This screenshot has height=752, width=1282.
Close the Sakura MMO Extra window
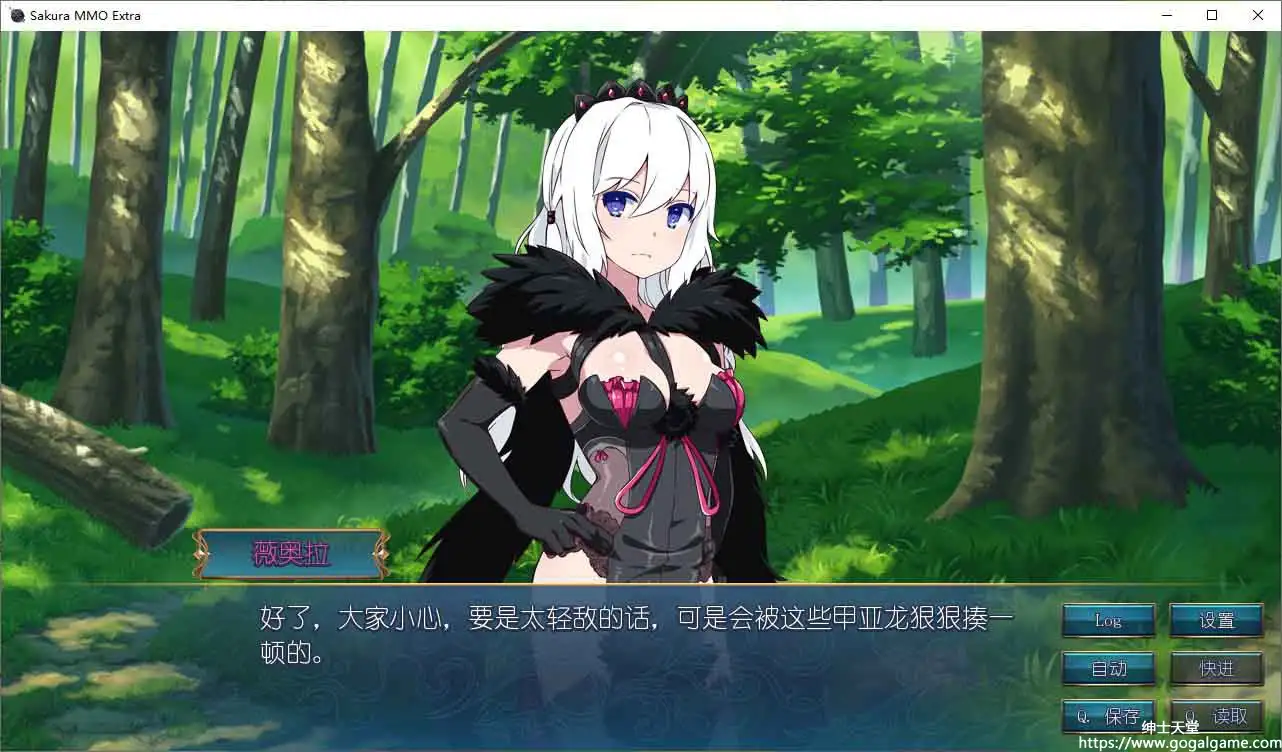pyautogui.click(x=1258, y=15)
